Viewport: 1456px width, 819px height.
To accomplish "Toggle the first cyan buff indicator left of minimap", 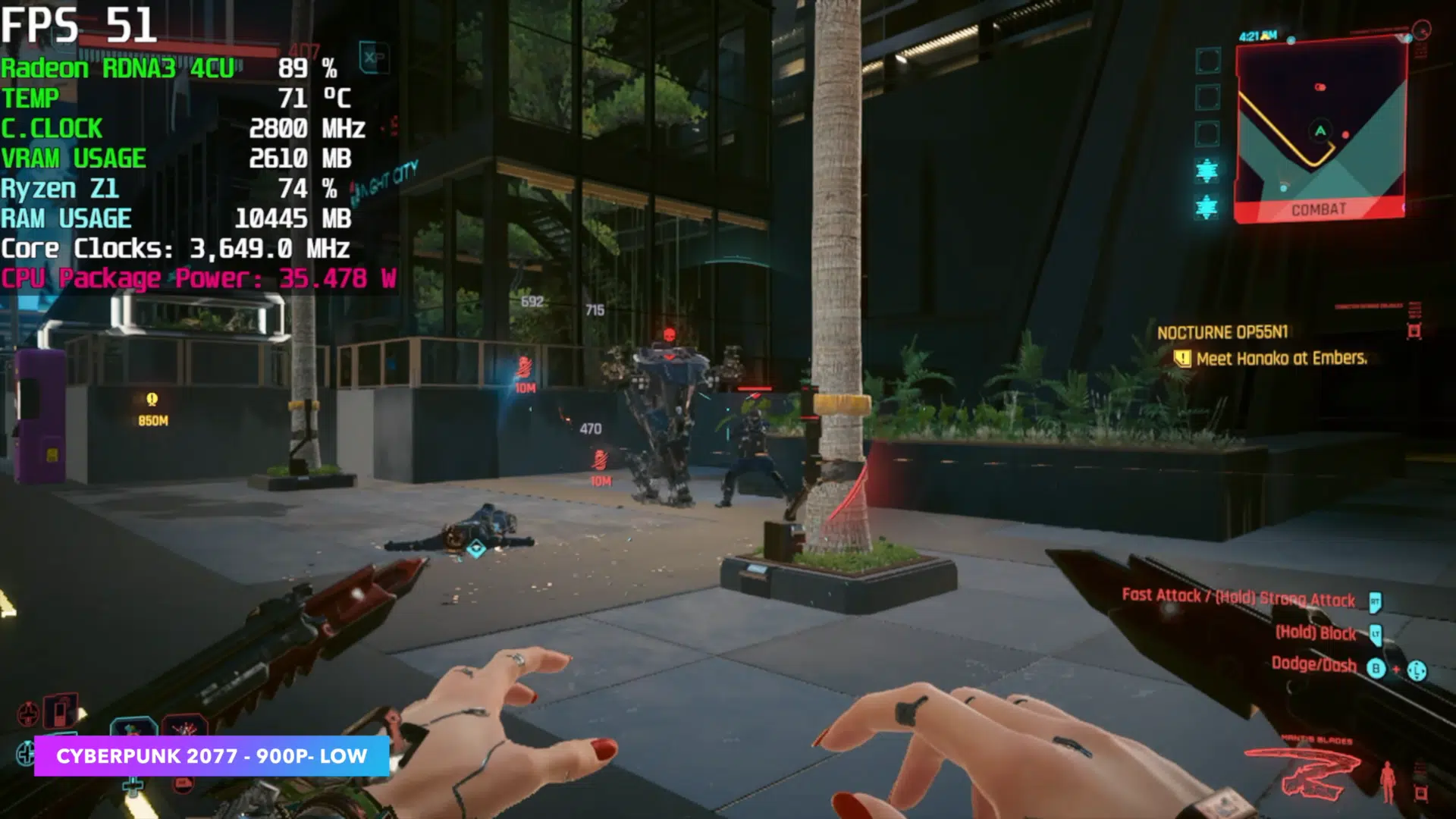I will [x=1207, y=170].
